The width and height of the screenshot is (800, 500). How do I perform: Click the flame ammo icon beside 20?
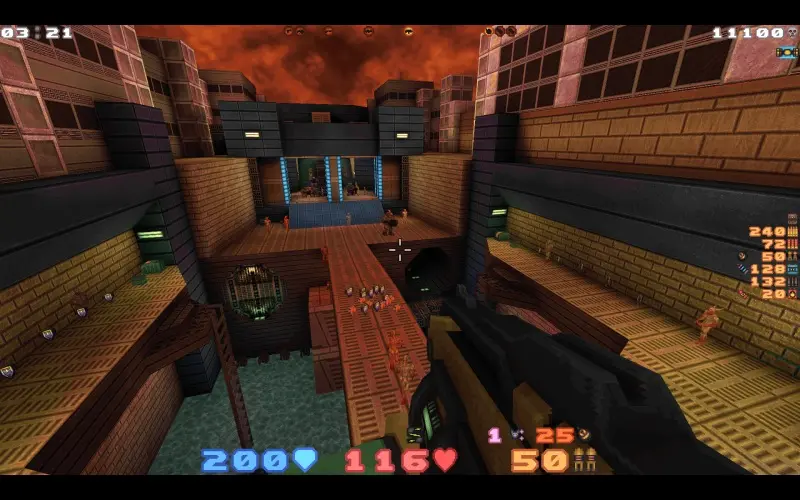[793, 294]
